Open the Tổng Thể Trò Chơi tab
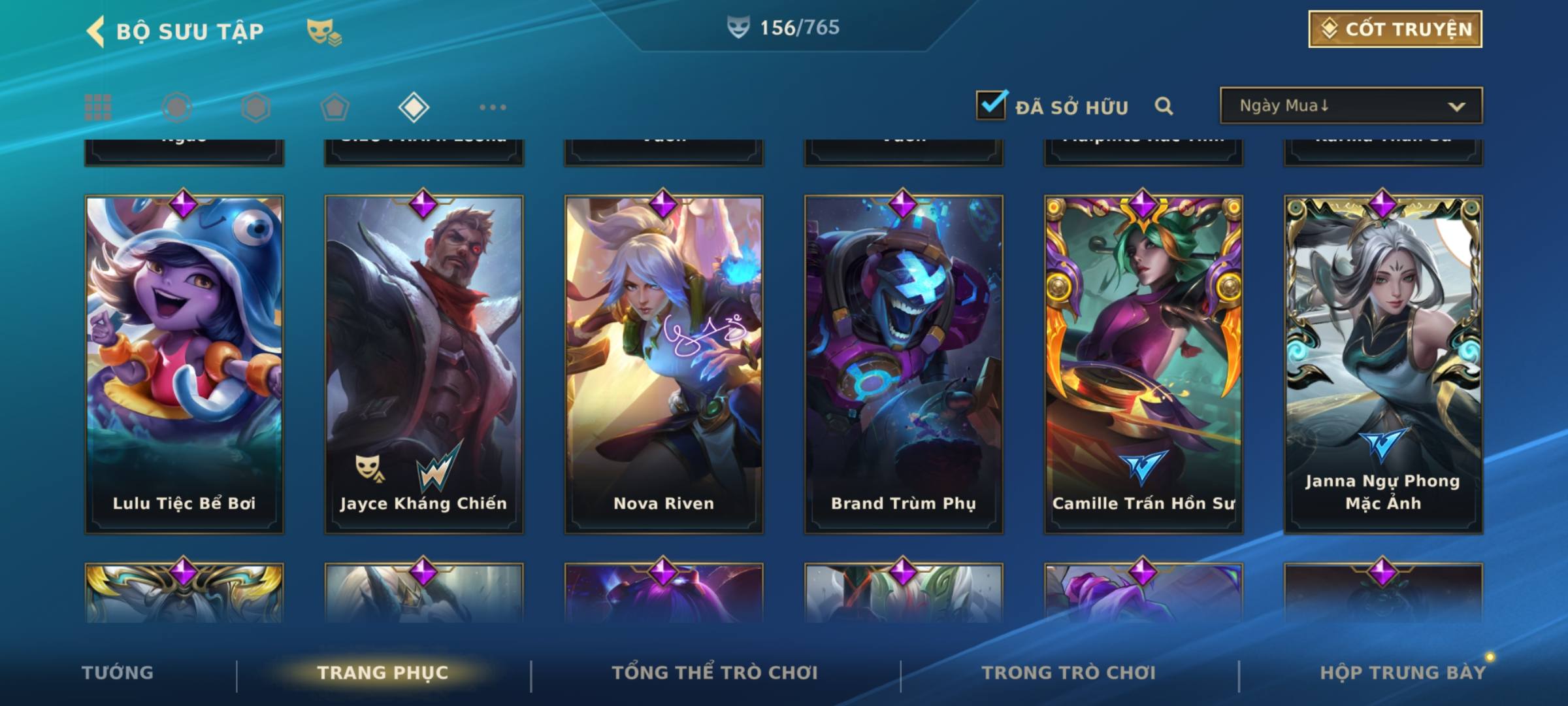Image resolution: width=1568 pixels, height=706 pixels. pos(715,673)
